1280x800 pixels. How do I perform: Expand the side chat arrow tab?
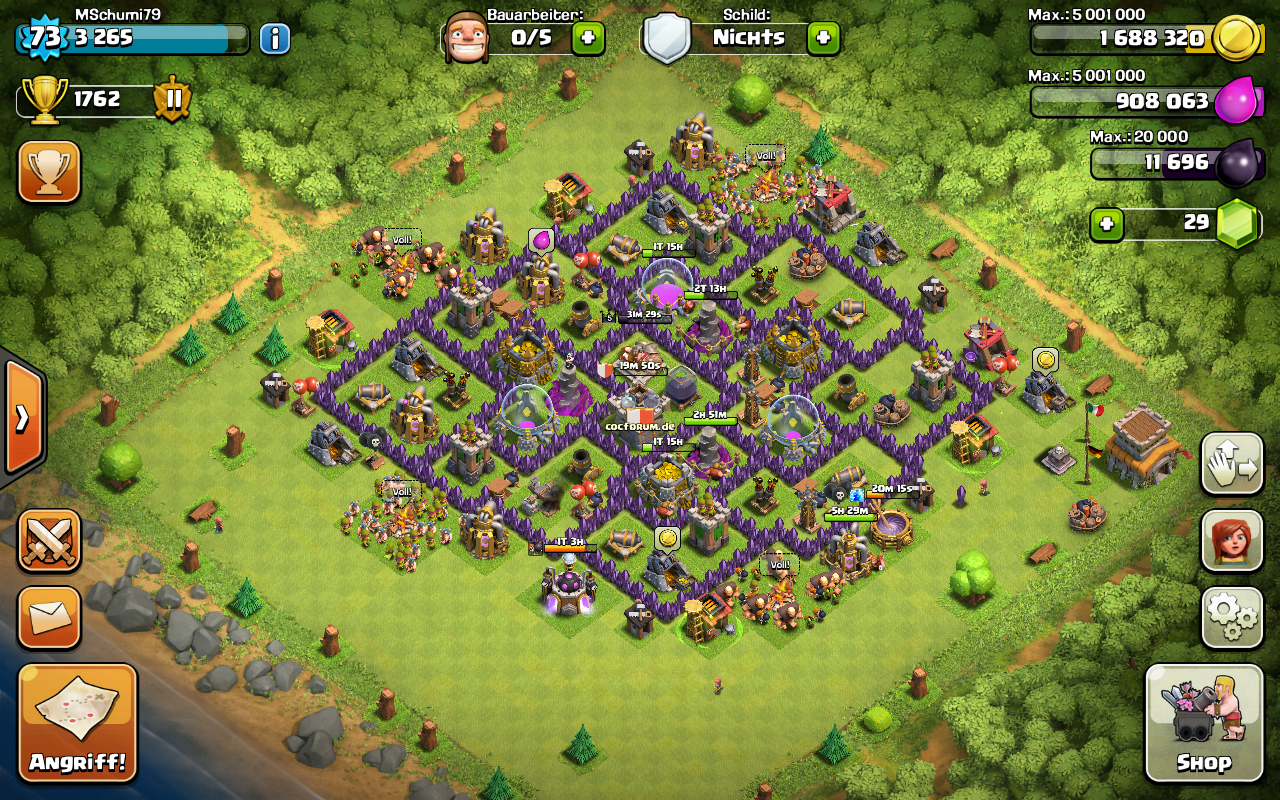coord(22,416)
